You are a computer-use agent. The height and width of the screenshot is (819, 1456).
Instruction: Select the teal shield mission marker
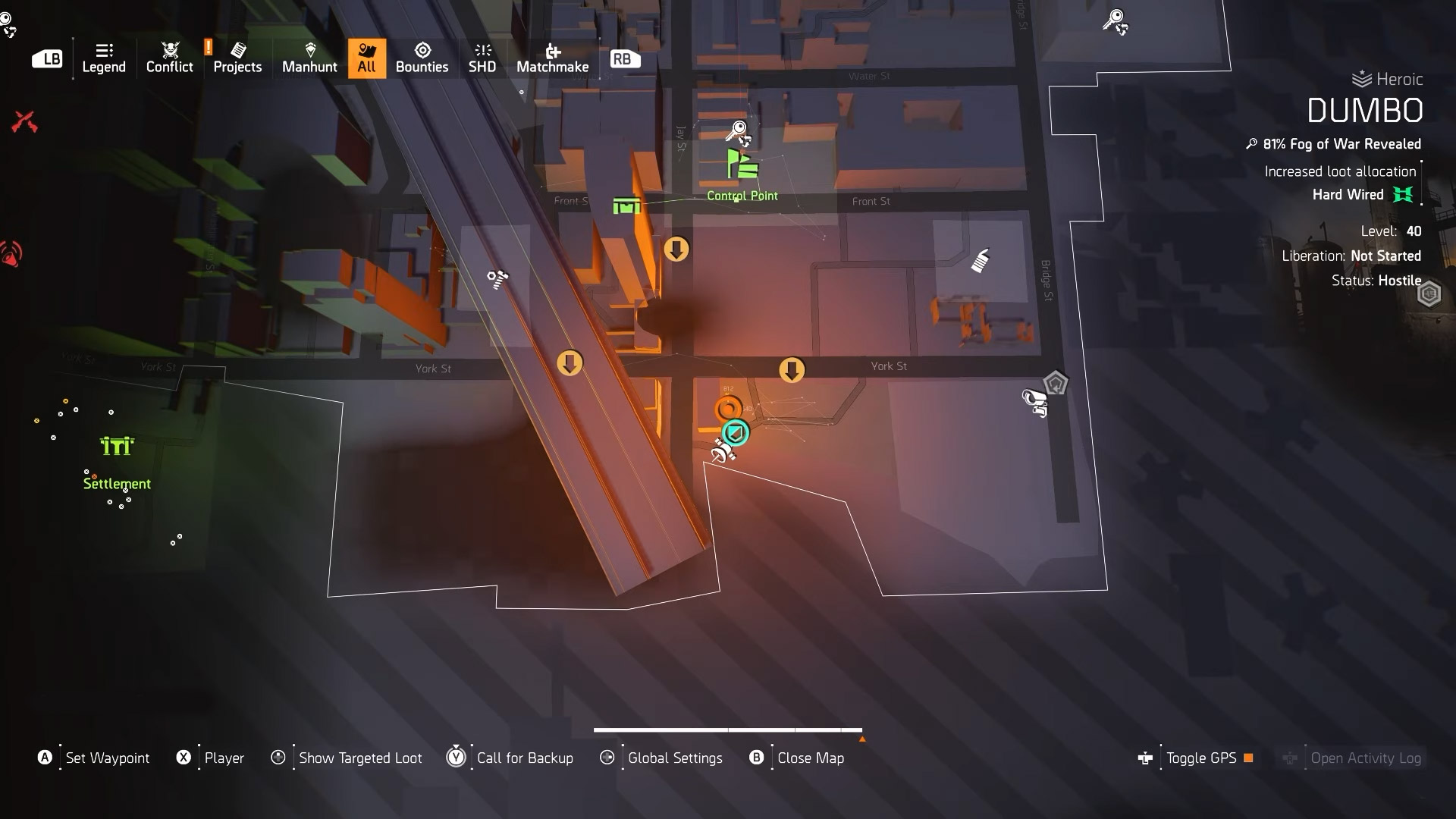(x=734, y=433)
